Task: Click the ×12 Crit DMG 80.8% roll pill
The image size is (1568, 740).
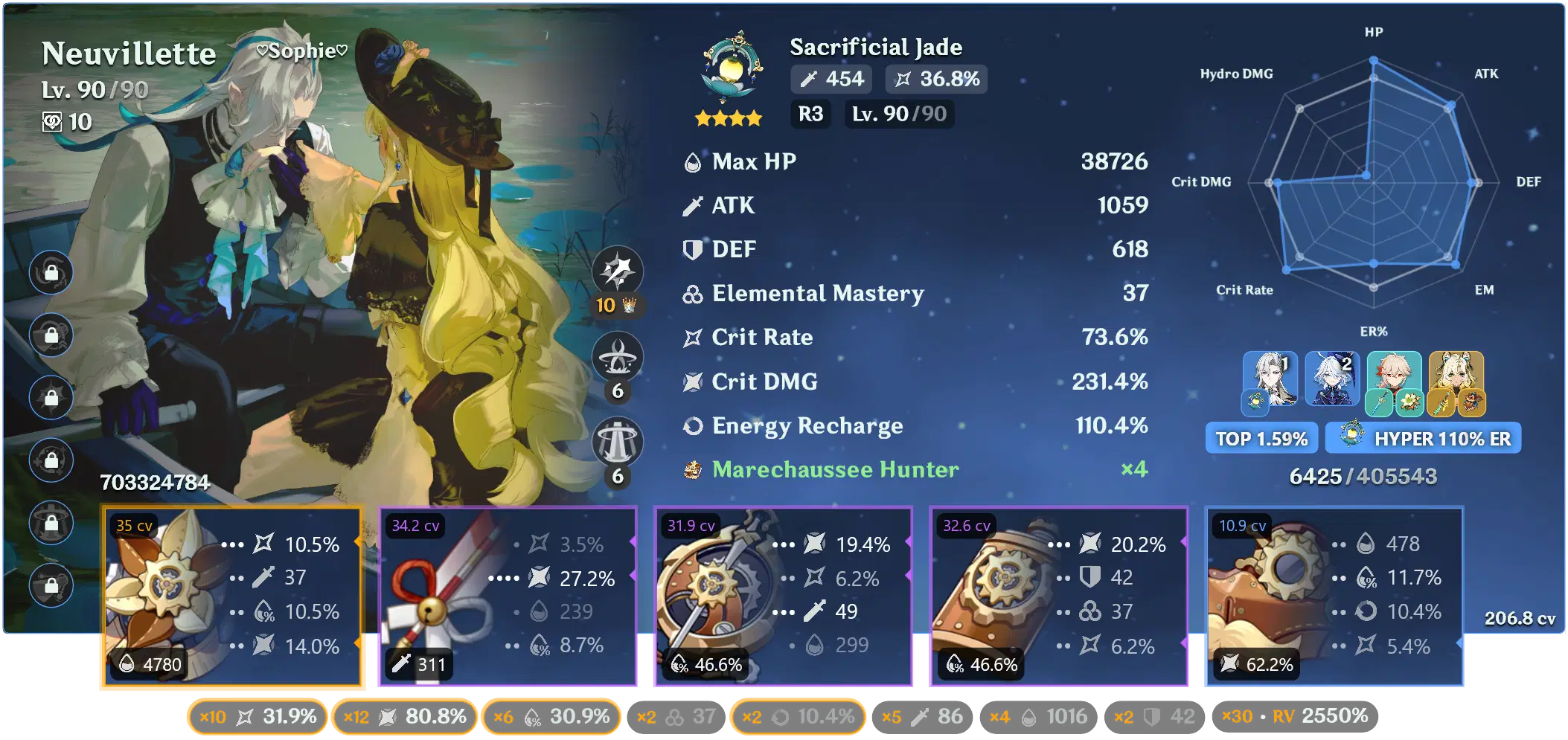Action: coord(404,716)
